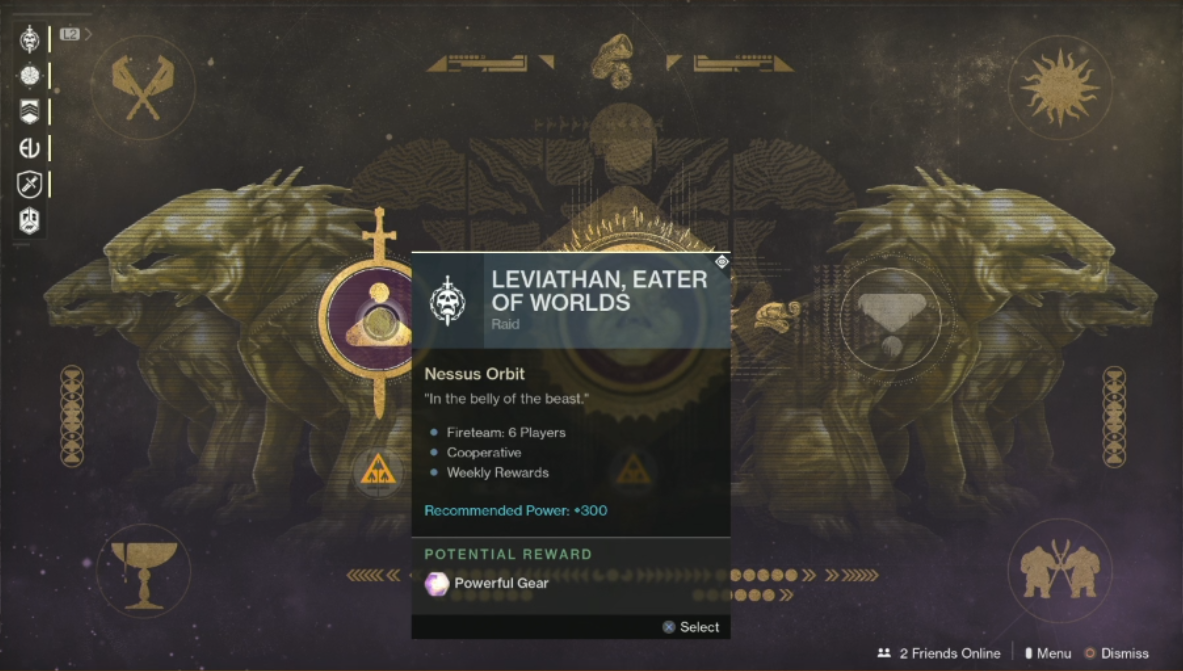Show the 2 Friends Online roster
The image size is (1183, 671).
pos(938,653)
